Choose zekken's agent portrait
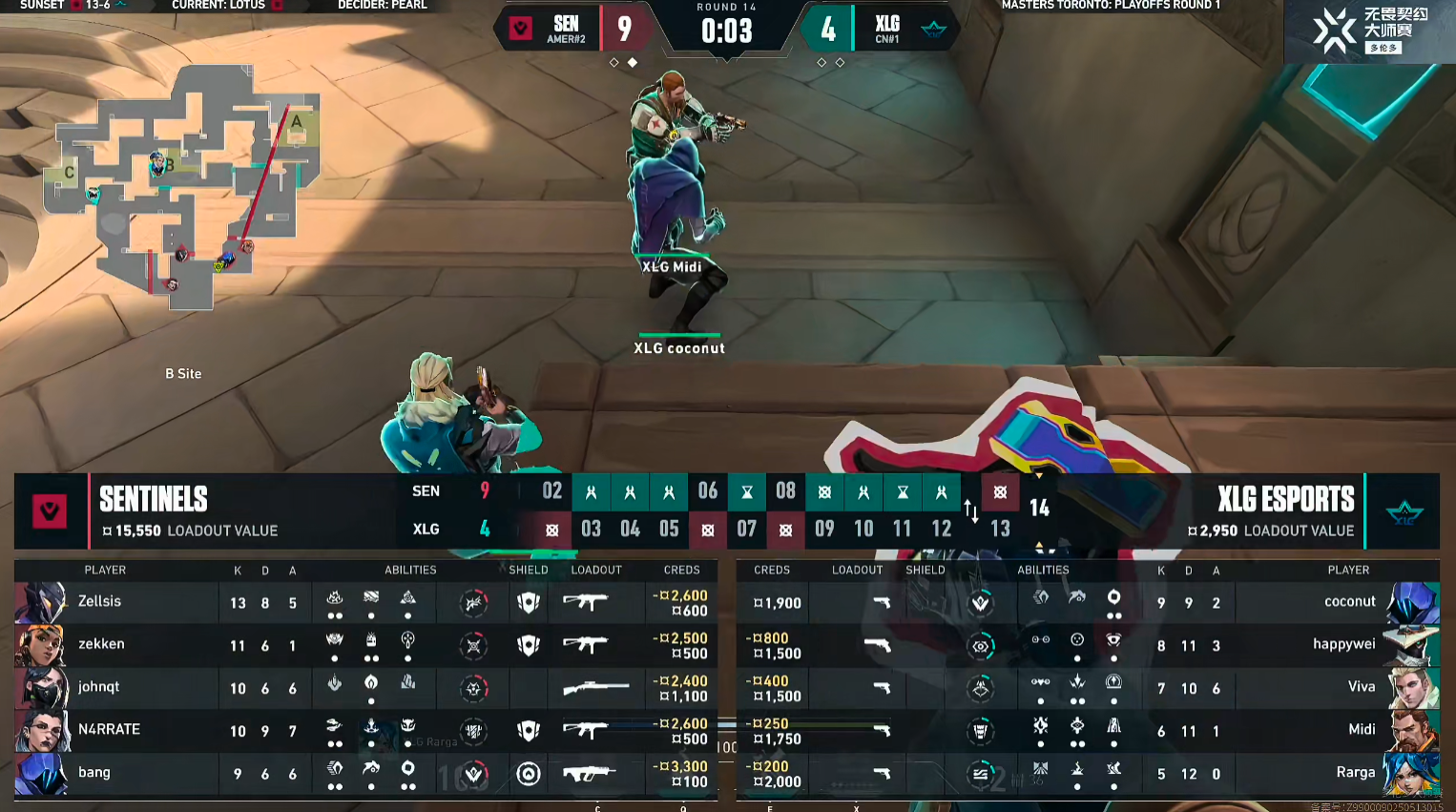 pos(40,645)
